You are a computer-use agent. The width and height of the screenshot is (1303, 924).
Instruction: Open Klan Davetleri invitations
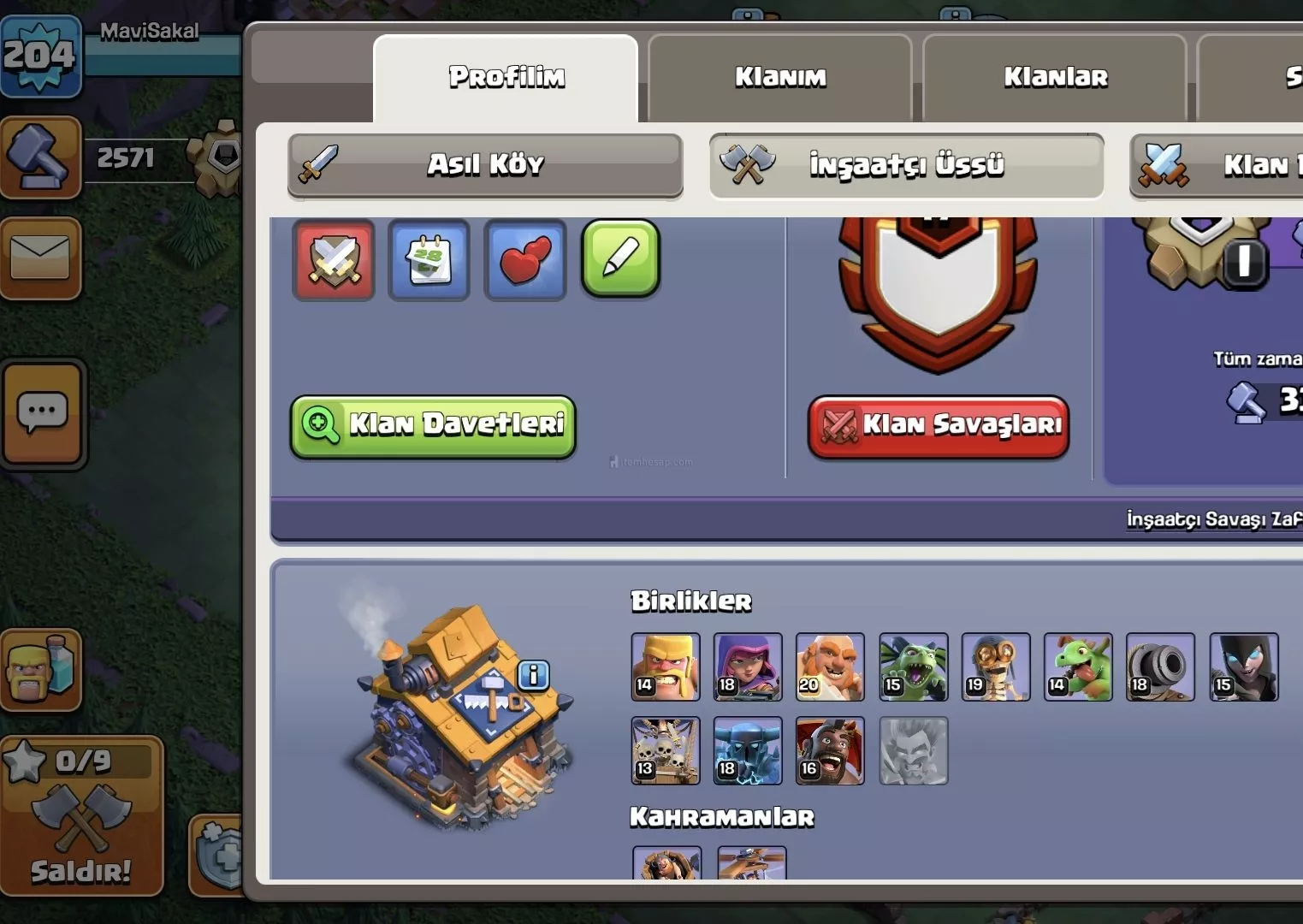click(433, 425)
